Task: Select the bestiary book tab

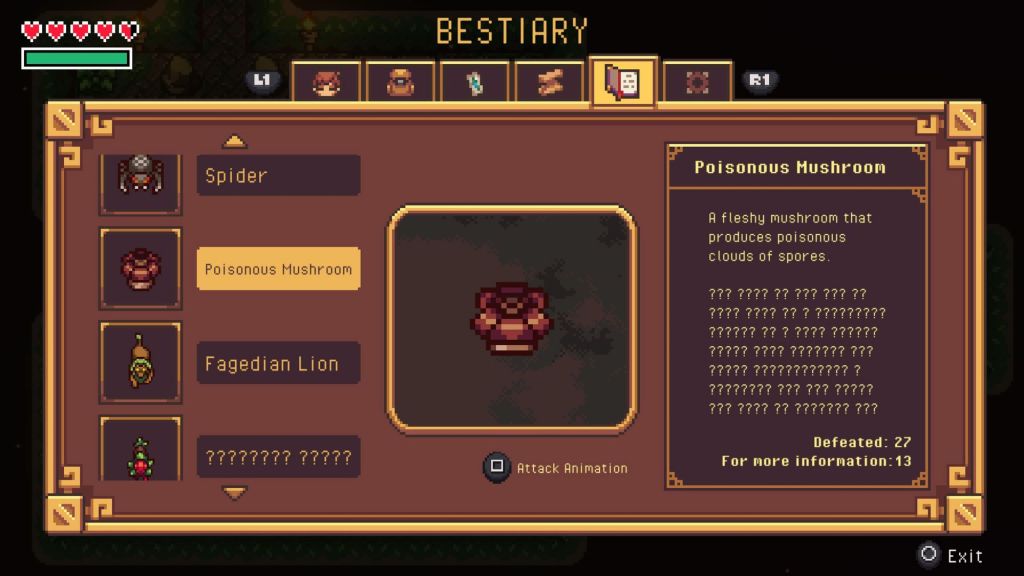Action: tap(622, 82)
